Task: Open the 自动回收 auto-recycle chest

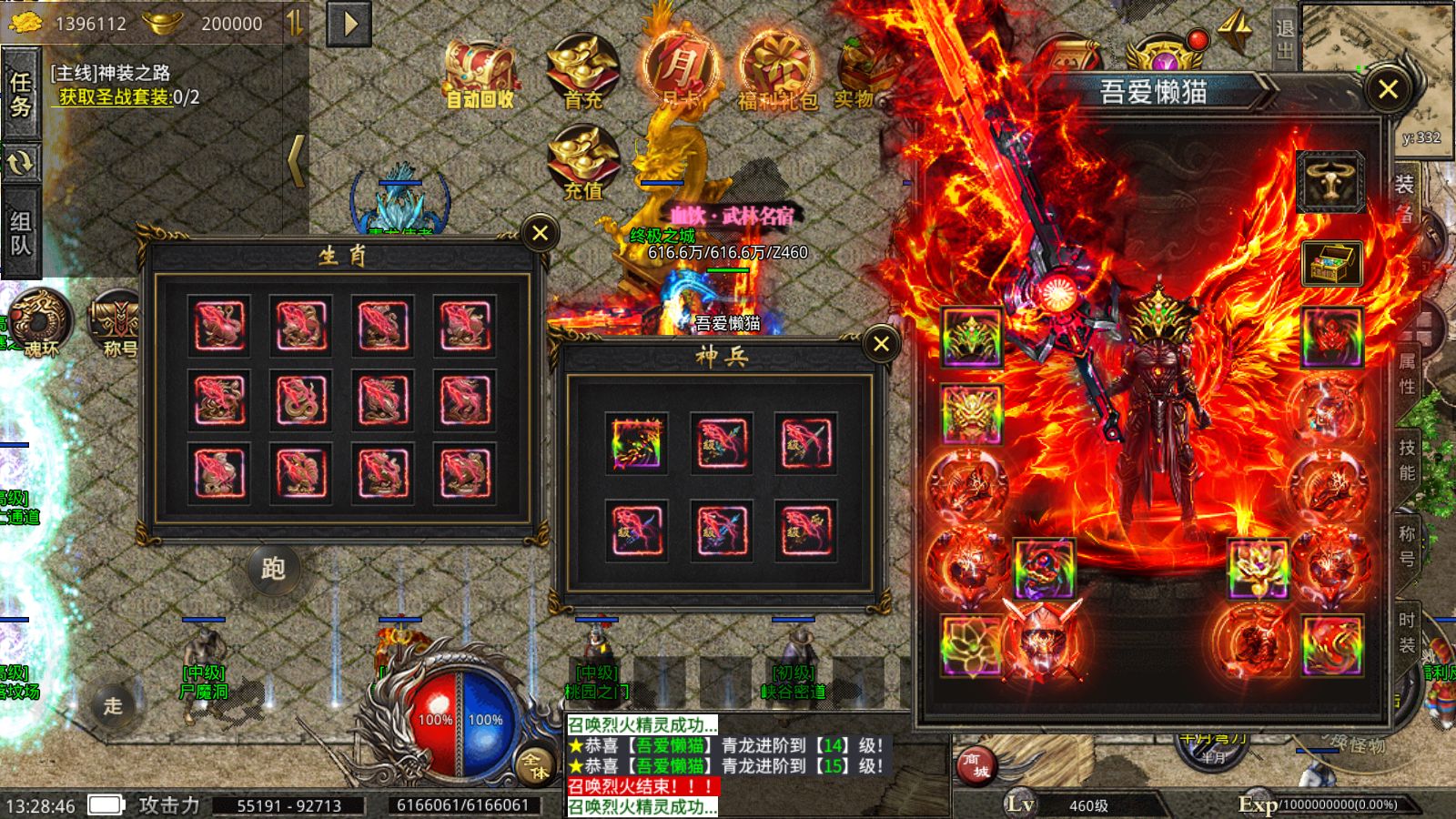Action: (x=480, y=75)
